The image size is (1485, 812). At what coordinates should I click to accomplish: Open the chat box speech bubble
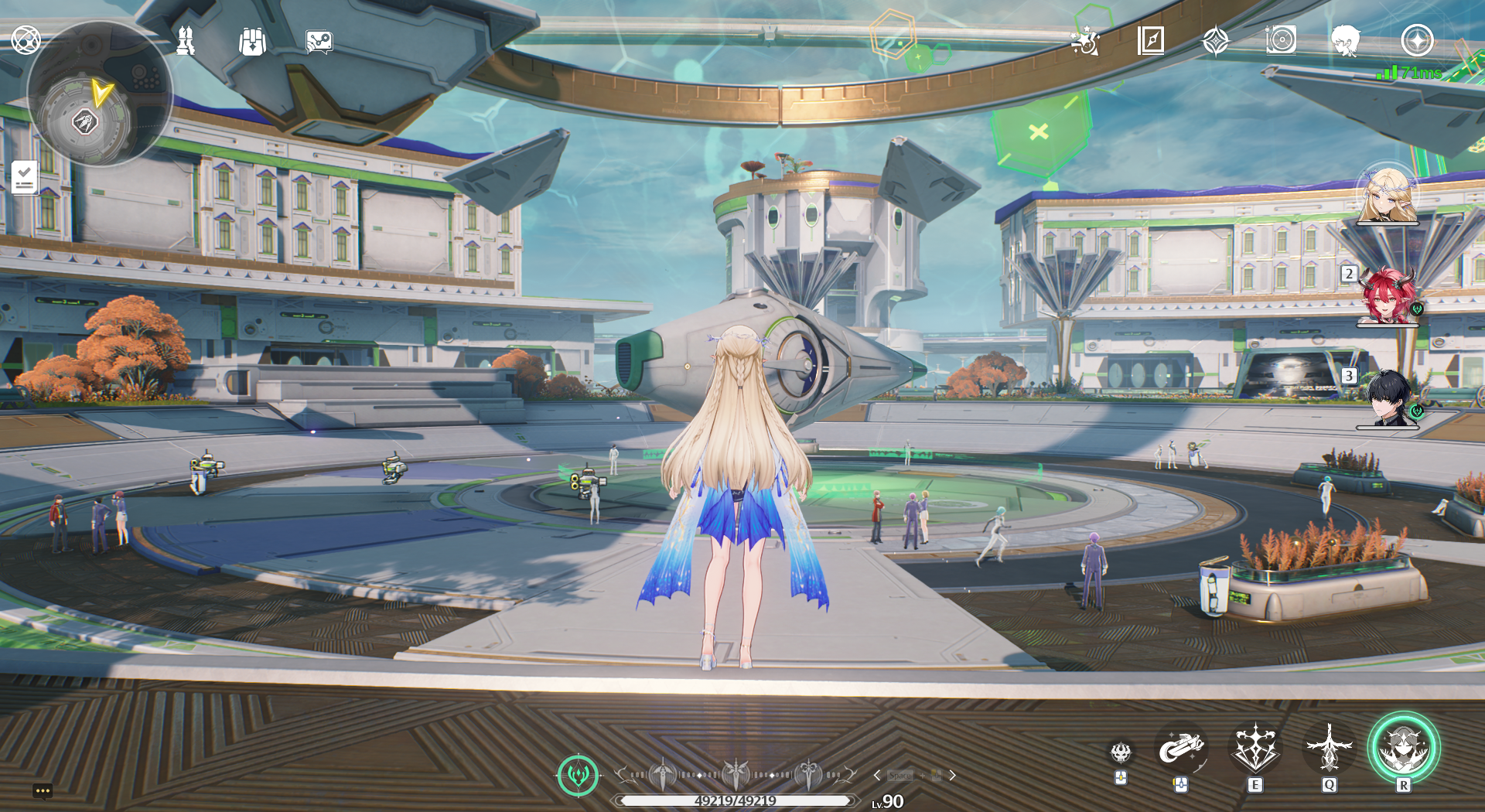43,790
